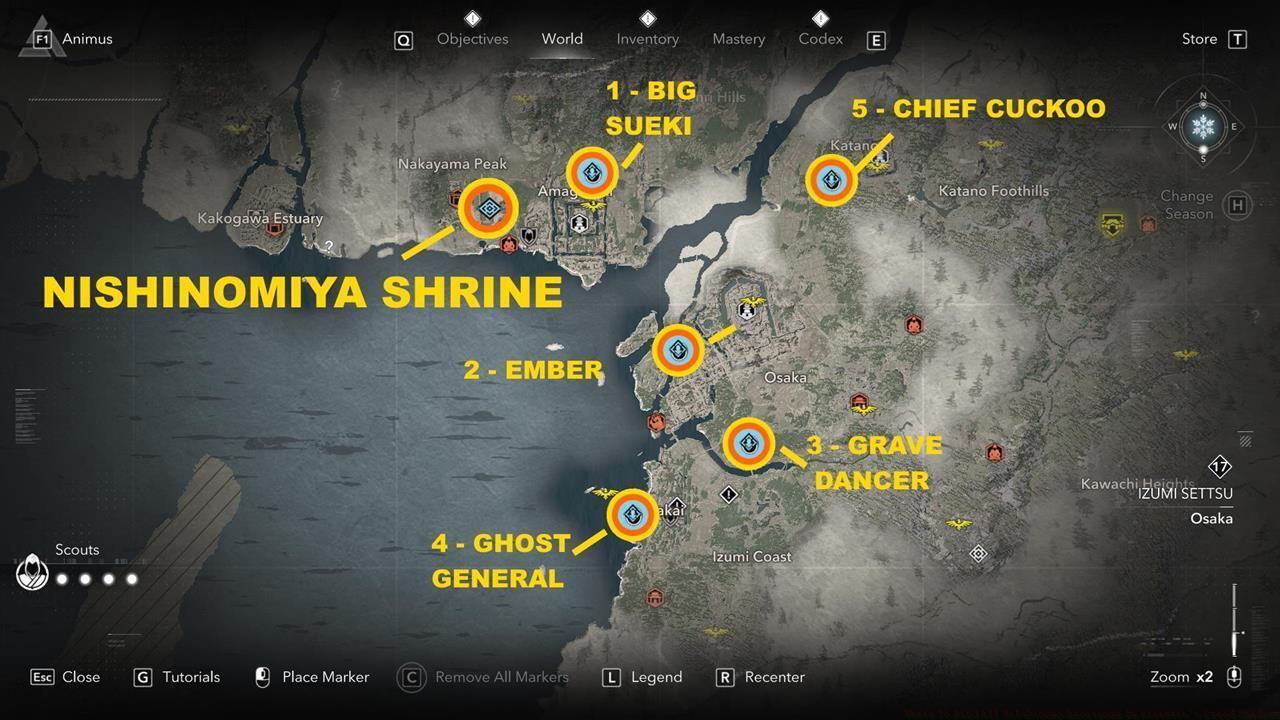
Task: Select the Grave Dancer target marker
Action: click(x=748, y=443)
